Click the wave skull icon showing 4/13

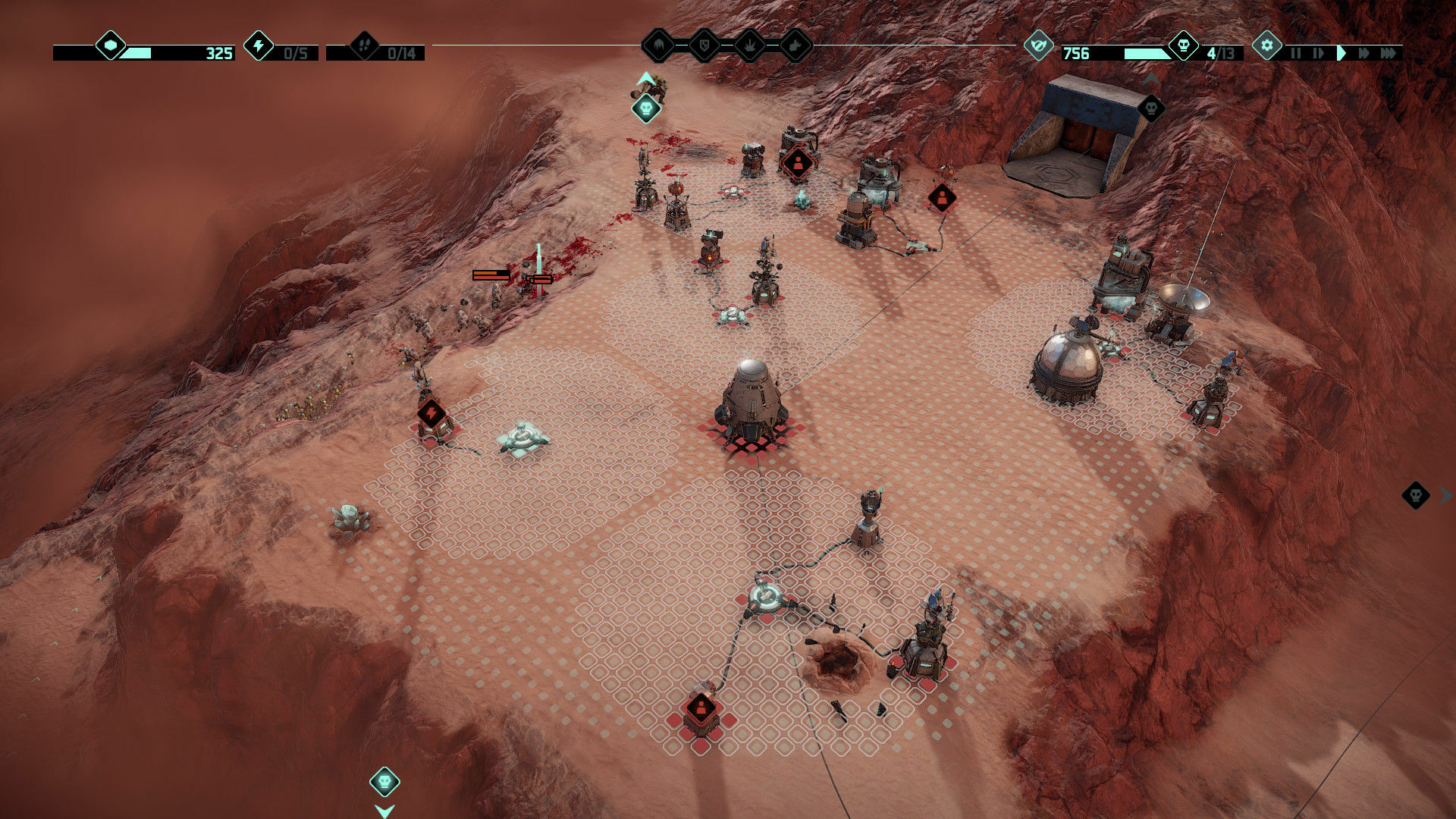point(1184,47)
